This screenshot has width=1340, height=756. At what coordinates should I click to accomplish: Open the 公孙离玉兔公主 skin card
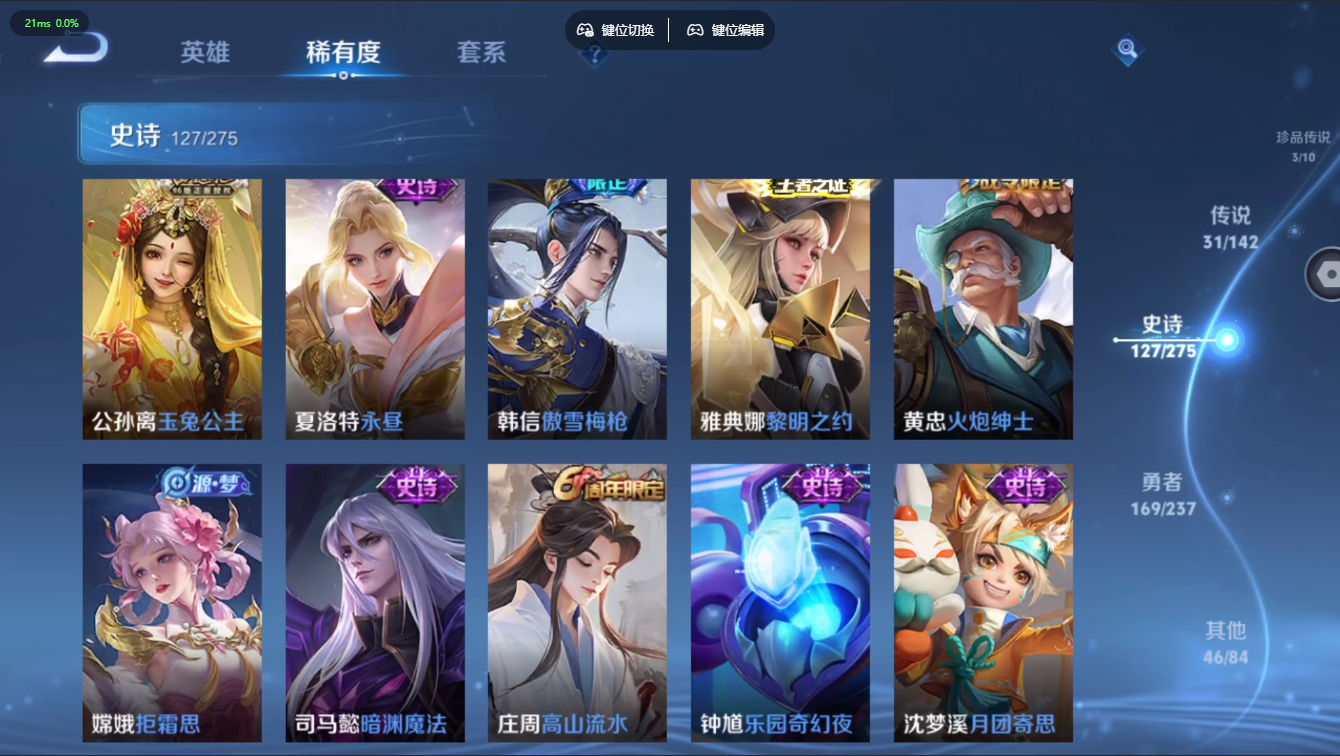[171, 308]
